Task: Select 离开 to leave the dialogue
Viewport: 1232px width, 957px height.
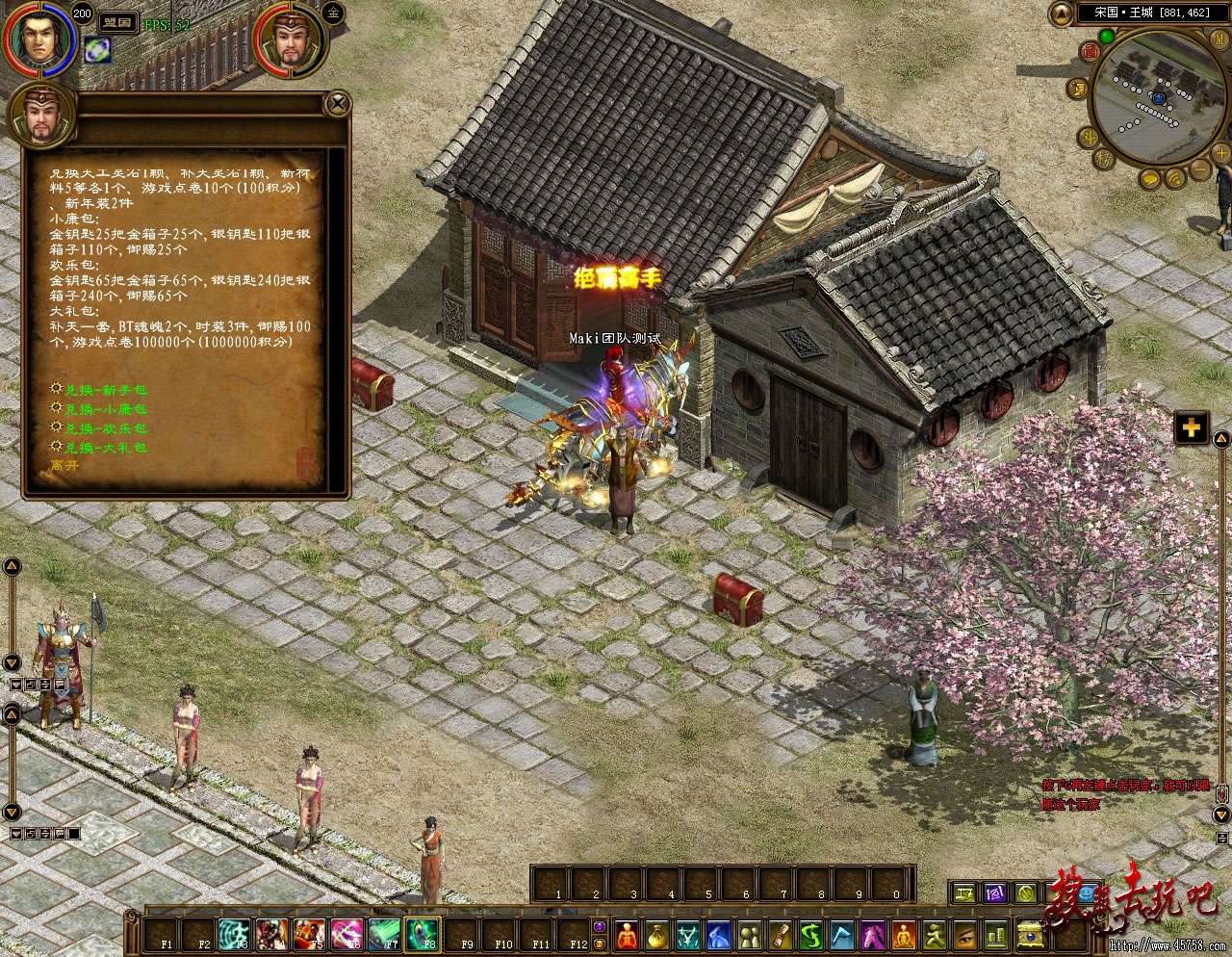Action: (65, 466)
